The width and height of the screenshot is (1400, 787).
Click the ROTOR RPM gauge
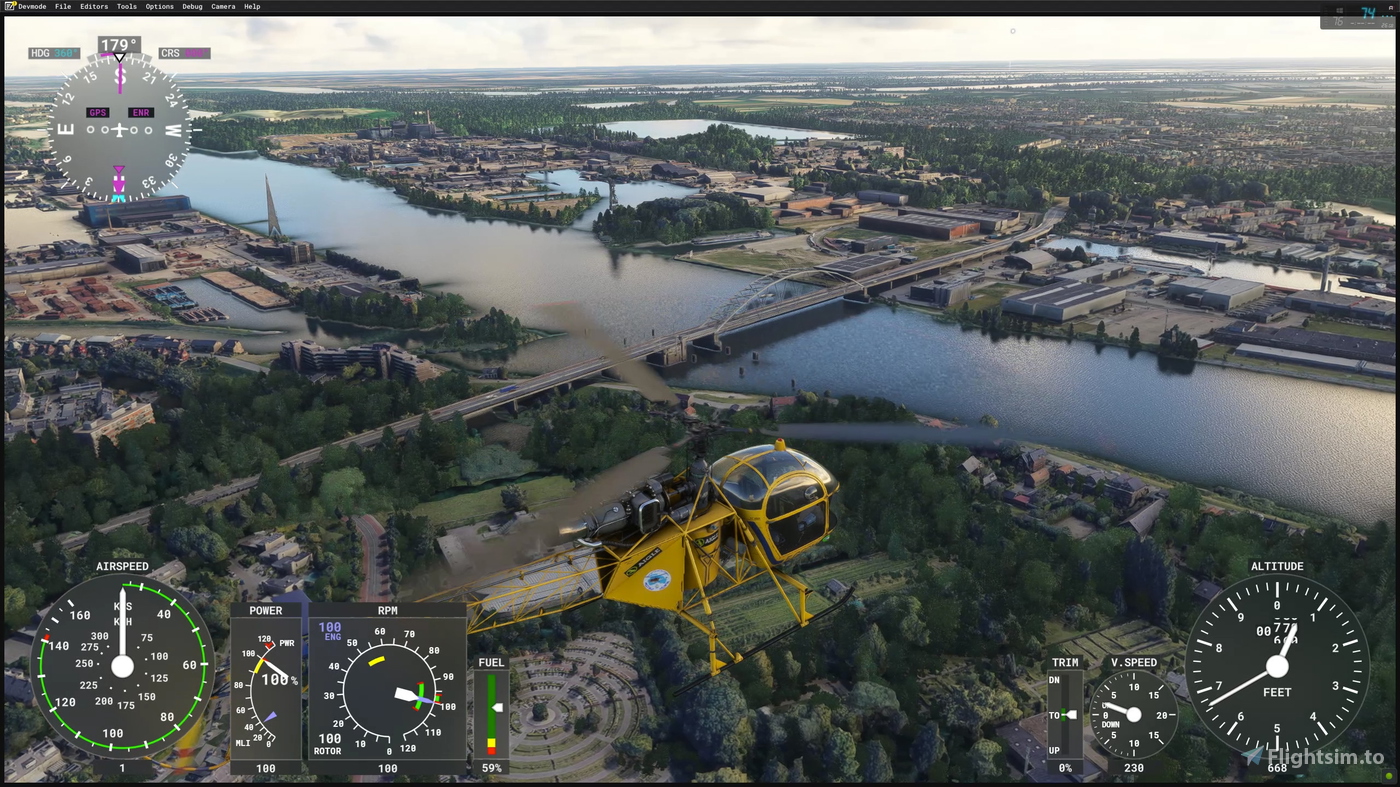(x=388, y=693)
